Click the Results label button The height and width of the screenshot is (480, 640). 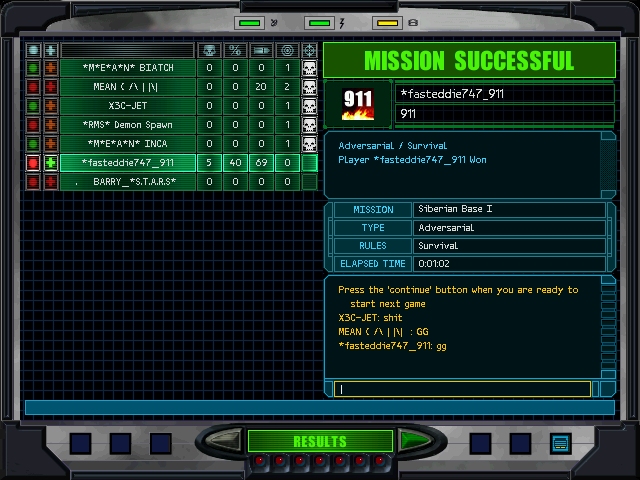pyautogui.click(x=319, y=441)
